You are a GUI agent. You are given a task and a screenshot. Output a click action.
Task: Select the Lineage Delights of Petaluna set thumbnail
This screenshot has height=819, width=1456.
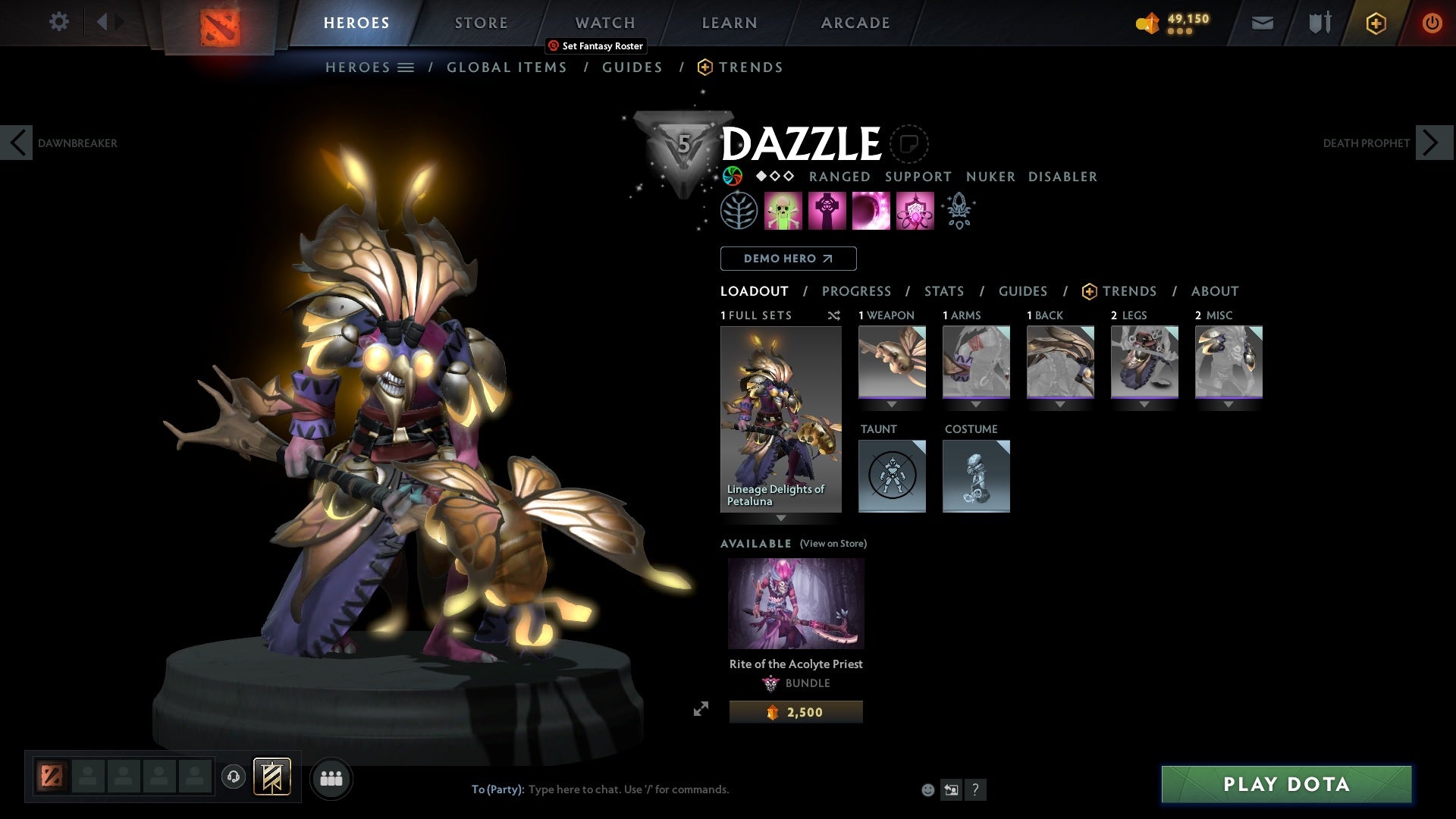pyautogui.click(x=780, y=417)
